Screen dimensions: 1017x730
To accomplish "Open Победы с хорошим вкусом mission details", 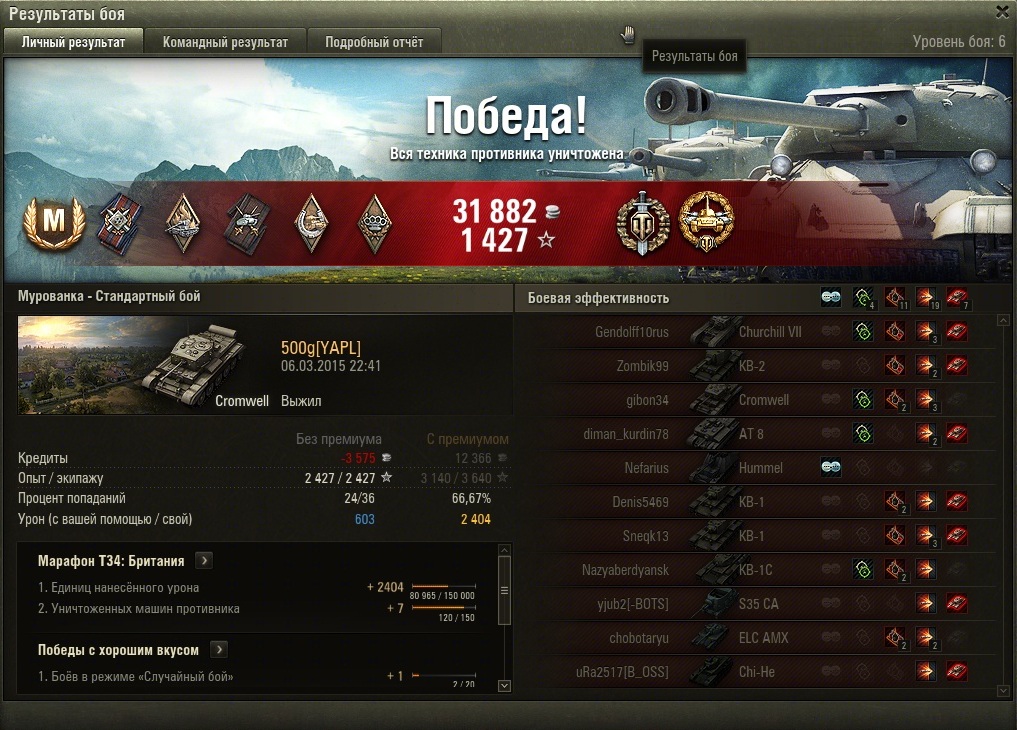I will click(219, 650).
